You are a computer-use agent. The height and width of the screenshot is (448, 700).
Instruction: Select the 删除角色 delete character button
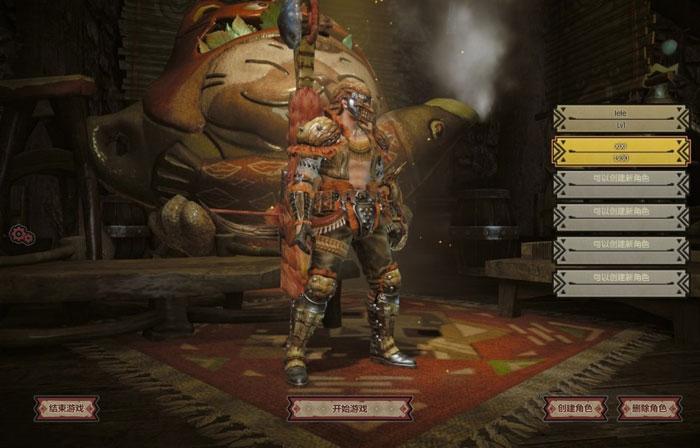tap(650, 408)
